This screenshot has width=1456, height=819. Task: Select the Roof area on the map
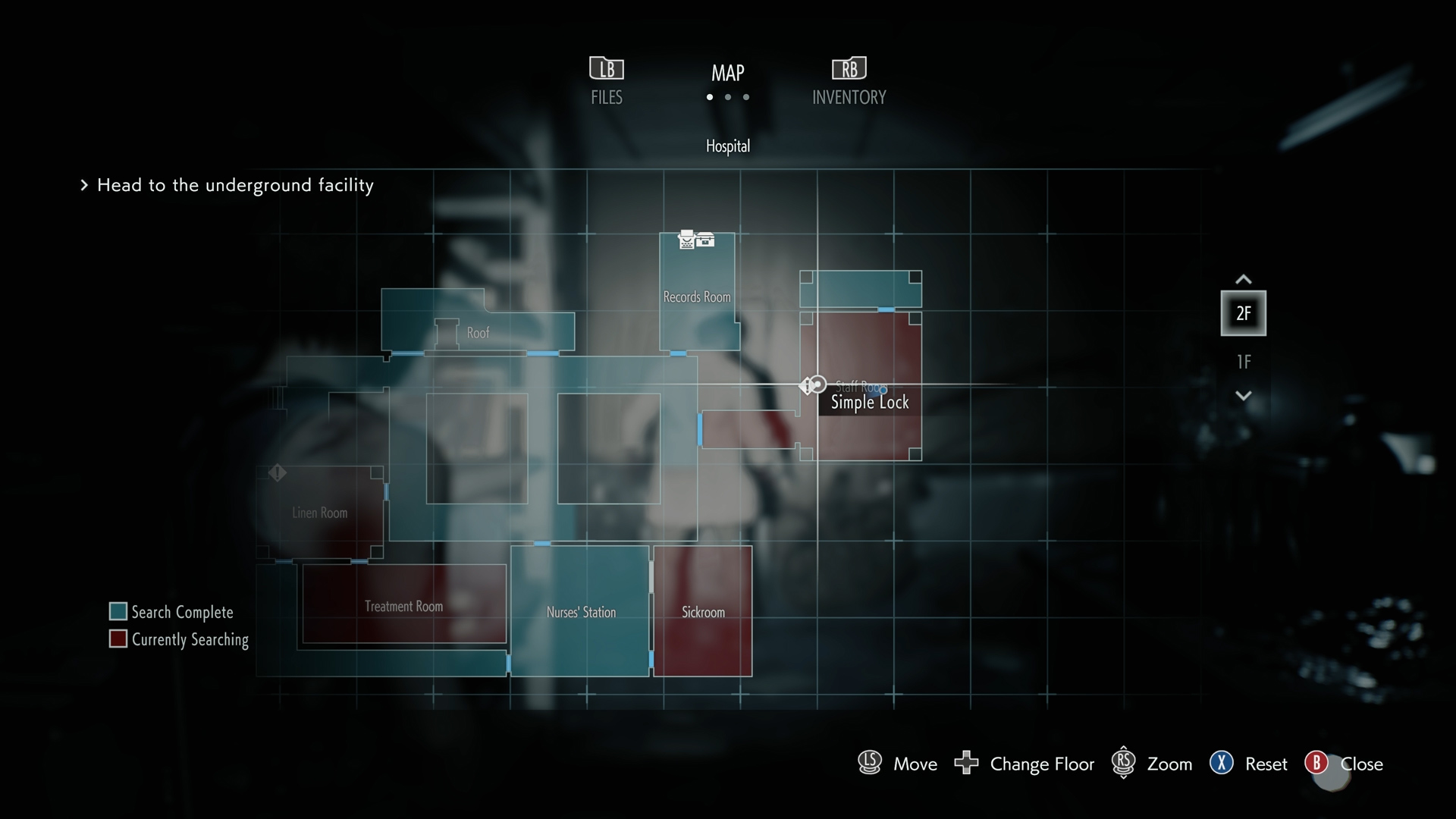pos(478,332)
